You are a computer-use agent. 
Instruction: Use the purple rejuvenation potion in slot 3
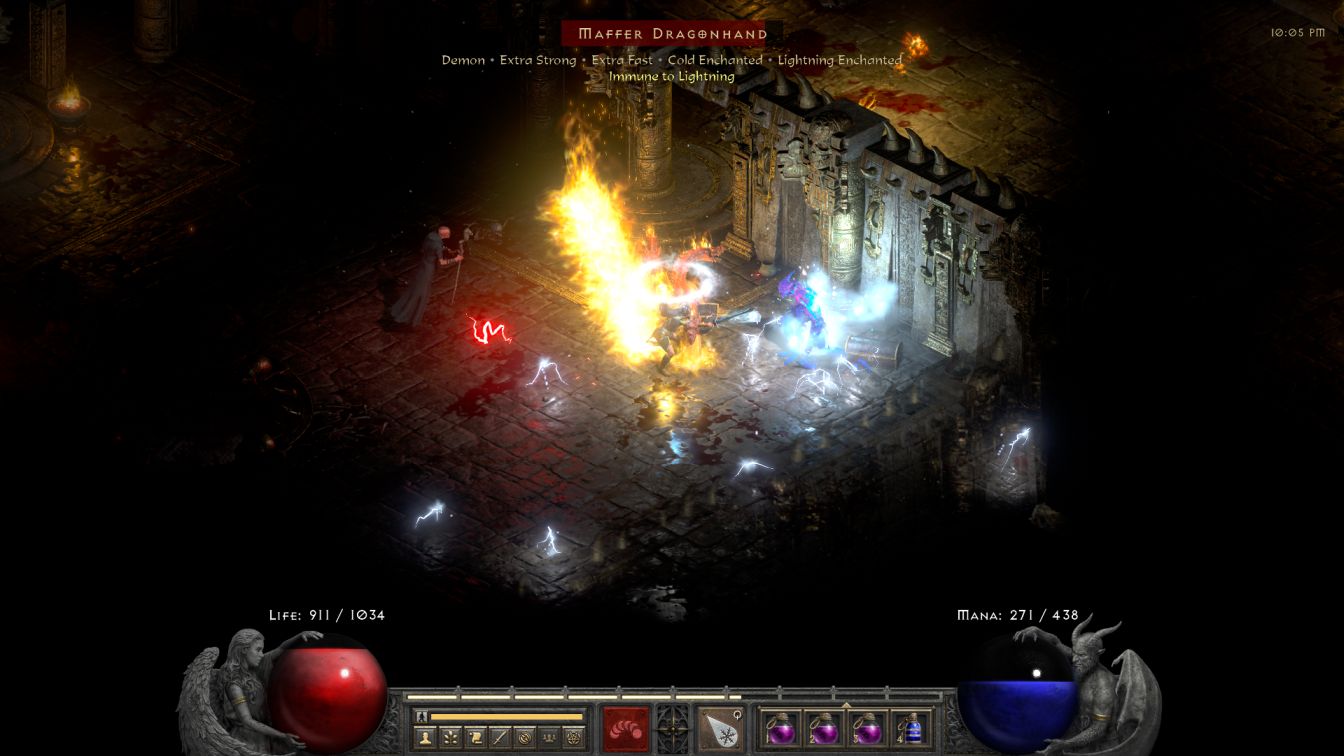point(868,727)
